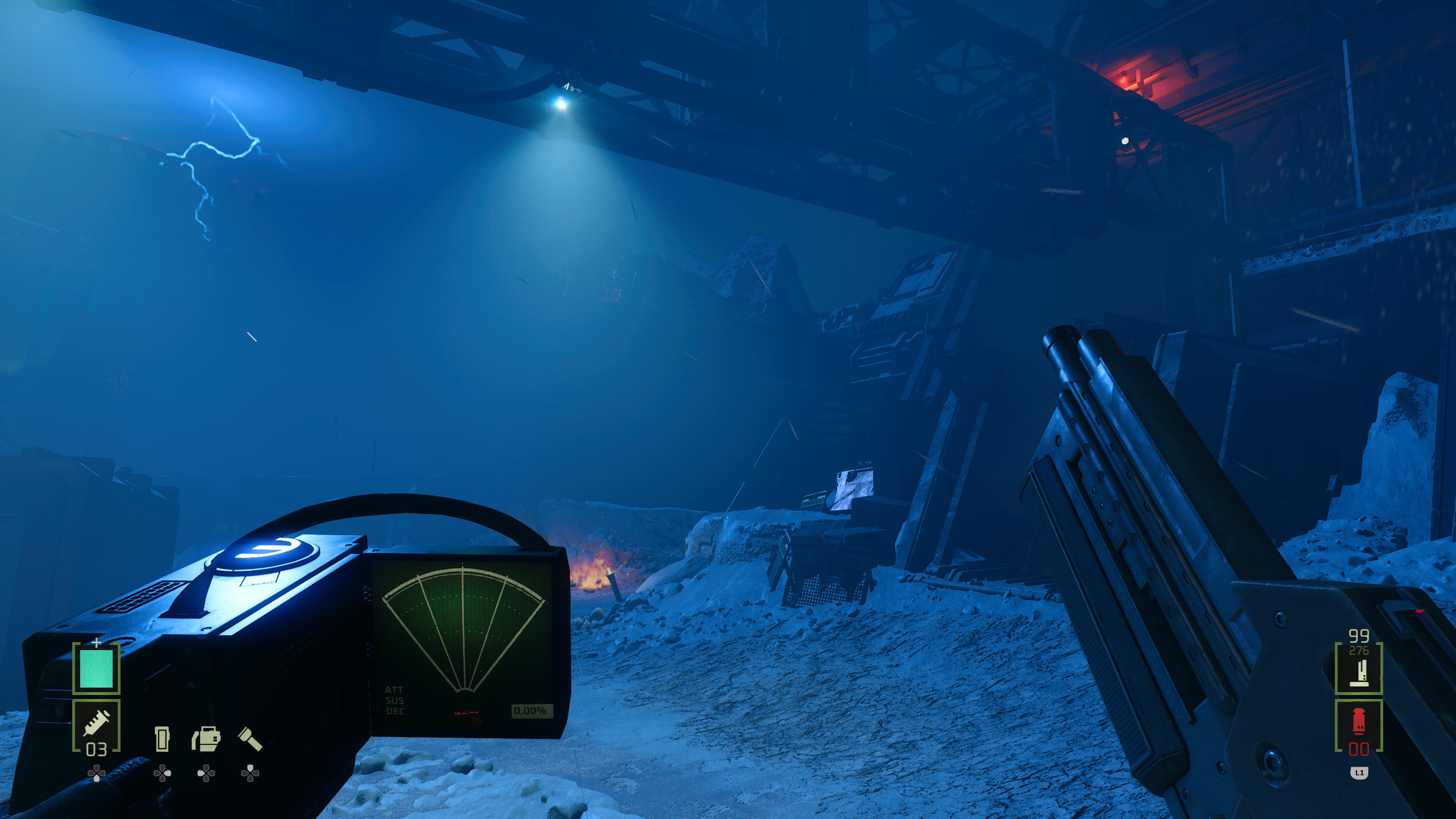1456x819 pixels.
Task: Select the handheld datapad device icon
Action: (162, 739)
